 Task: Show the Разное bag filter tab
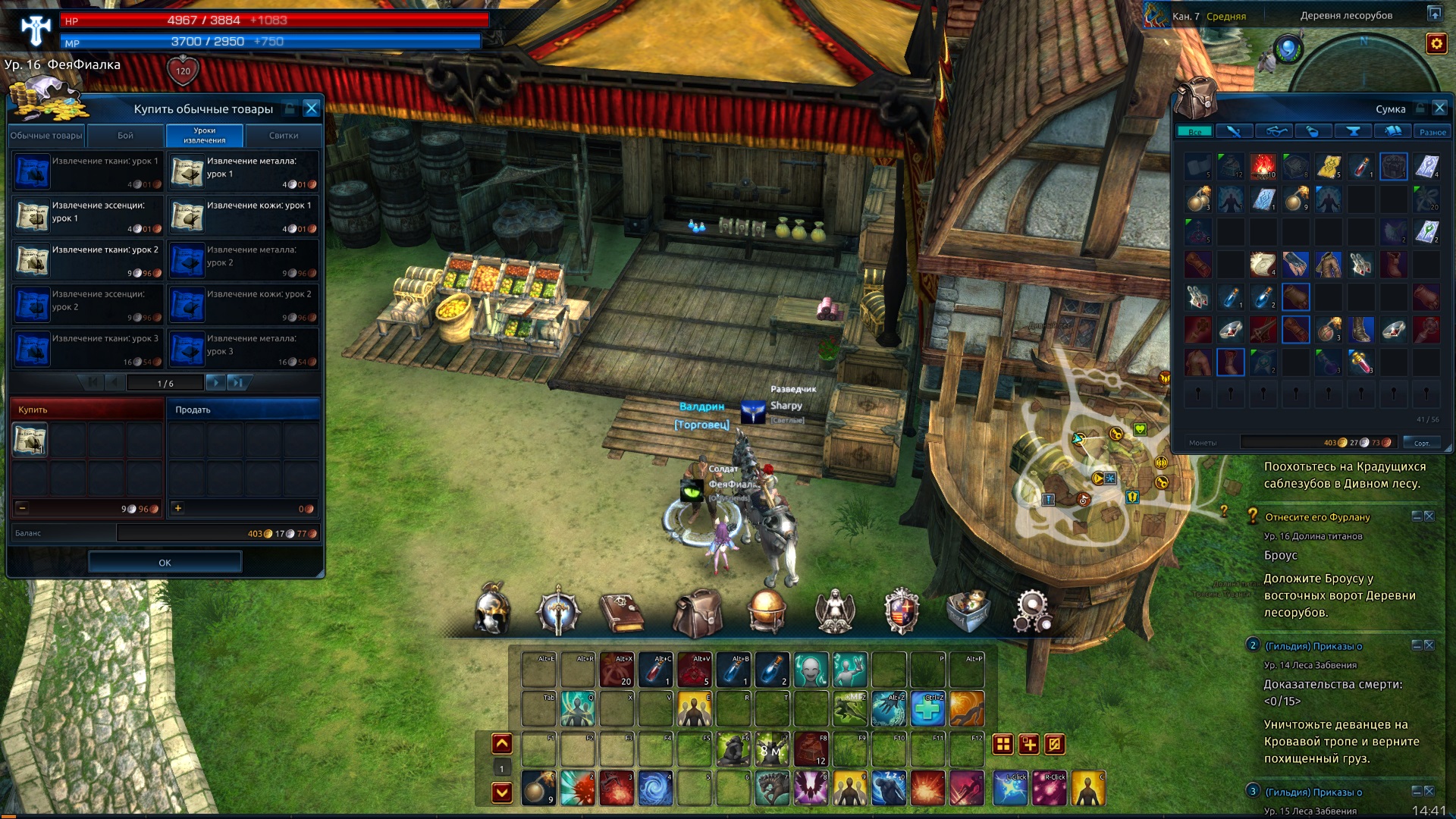coord(1432,132)
